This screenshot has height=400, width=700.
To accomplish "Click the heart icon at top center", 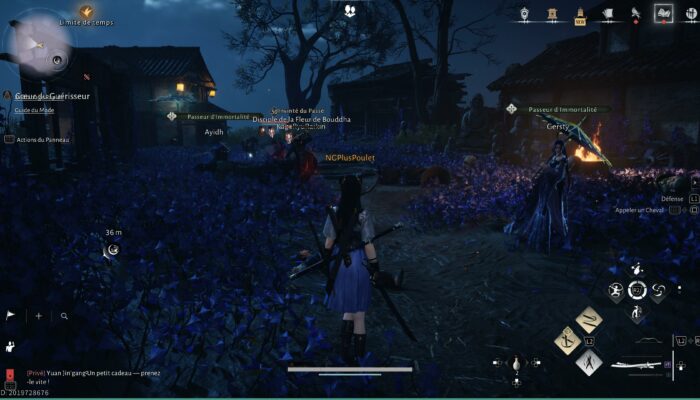I will tap(351, 11).
